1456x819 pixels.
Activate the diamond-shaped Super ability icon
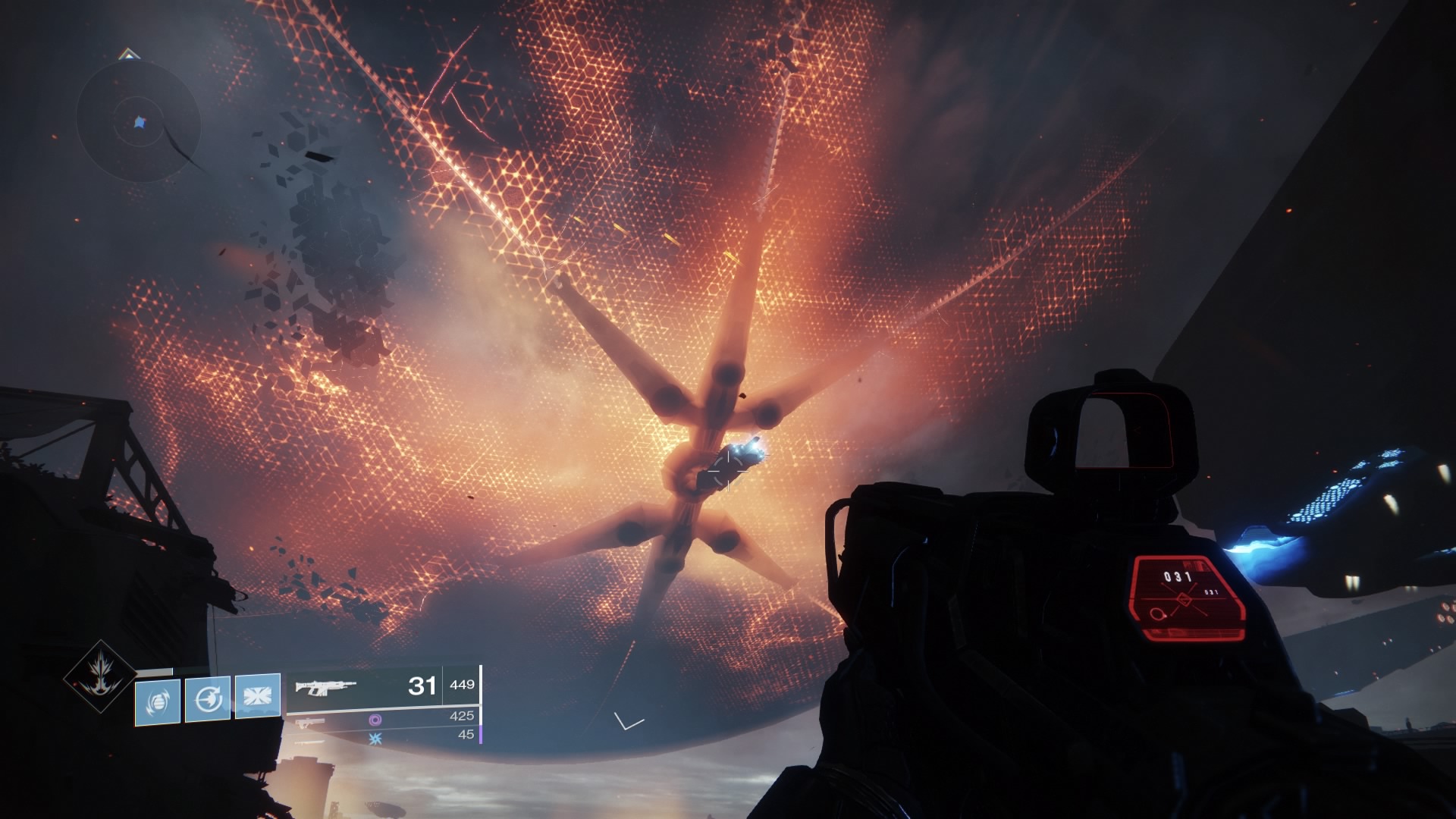pyautogui.click(x=101, y=677)
